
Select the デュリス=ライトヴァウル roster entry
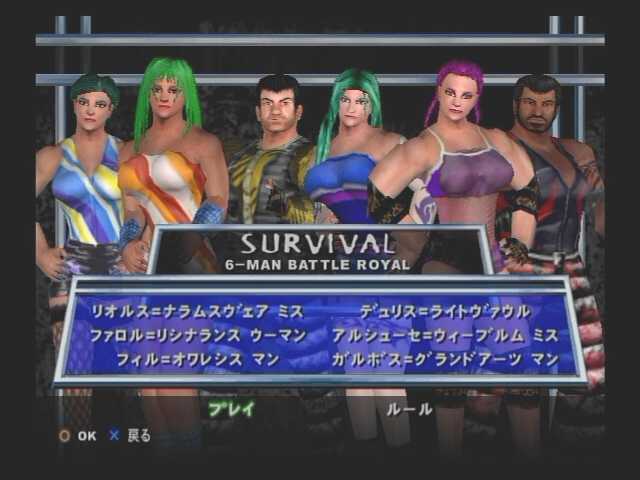pos(445,311)
